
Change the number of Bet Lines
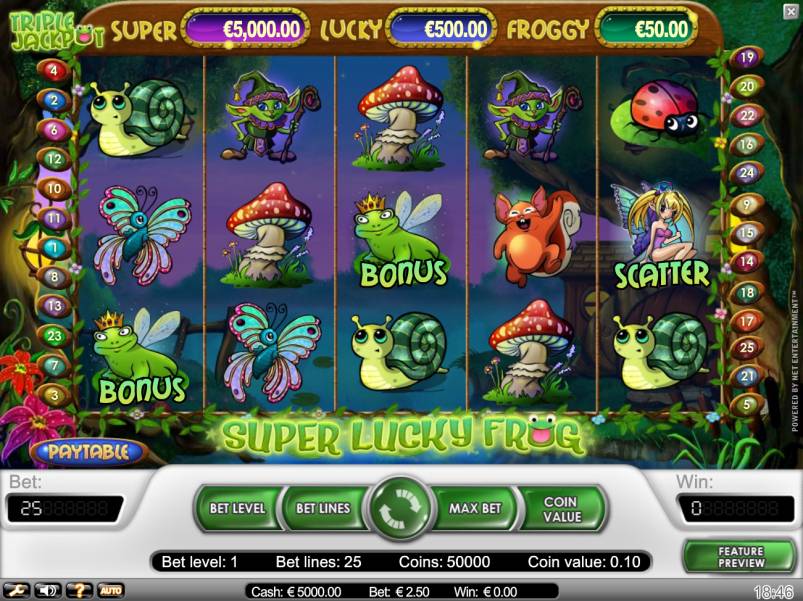coord(322,508)
